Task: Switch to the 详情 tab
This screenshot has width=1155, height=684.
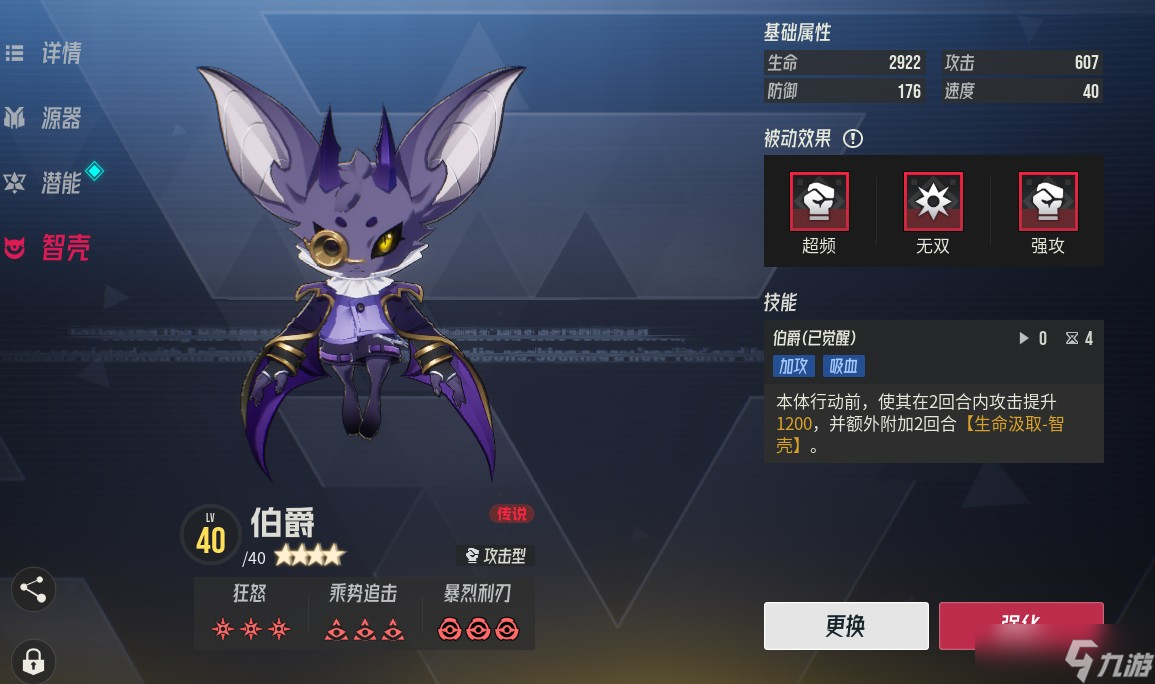Action: click(47, 54)
